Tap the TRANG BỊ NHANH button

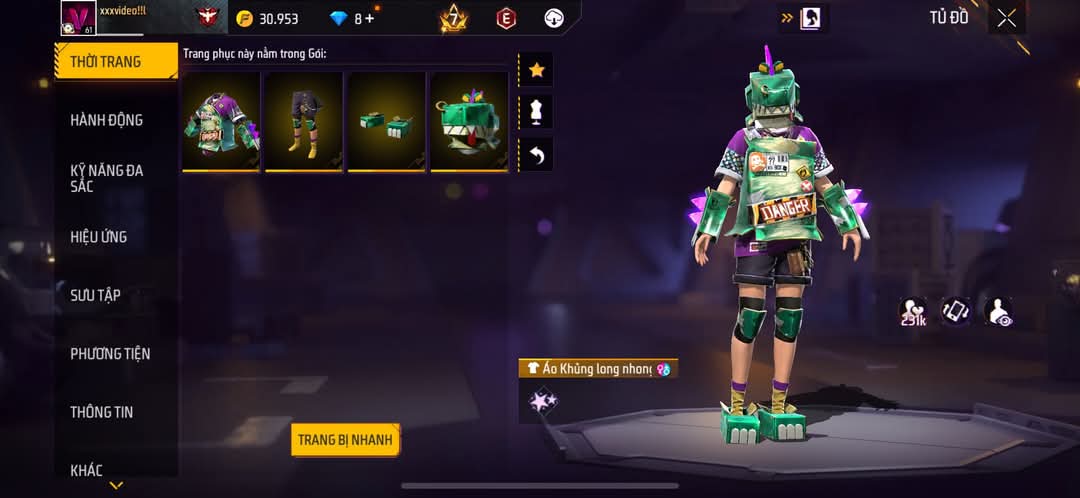point(345,440)
